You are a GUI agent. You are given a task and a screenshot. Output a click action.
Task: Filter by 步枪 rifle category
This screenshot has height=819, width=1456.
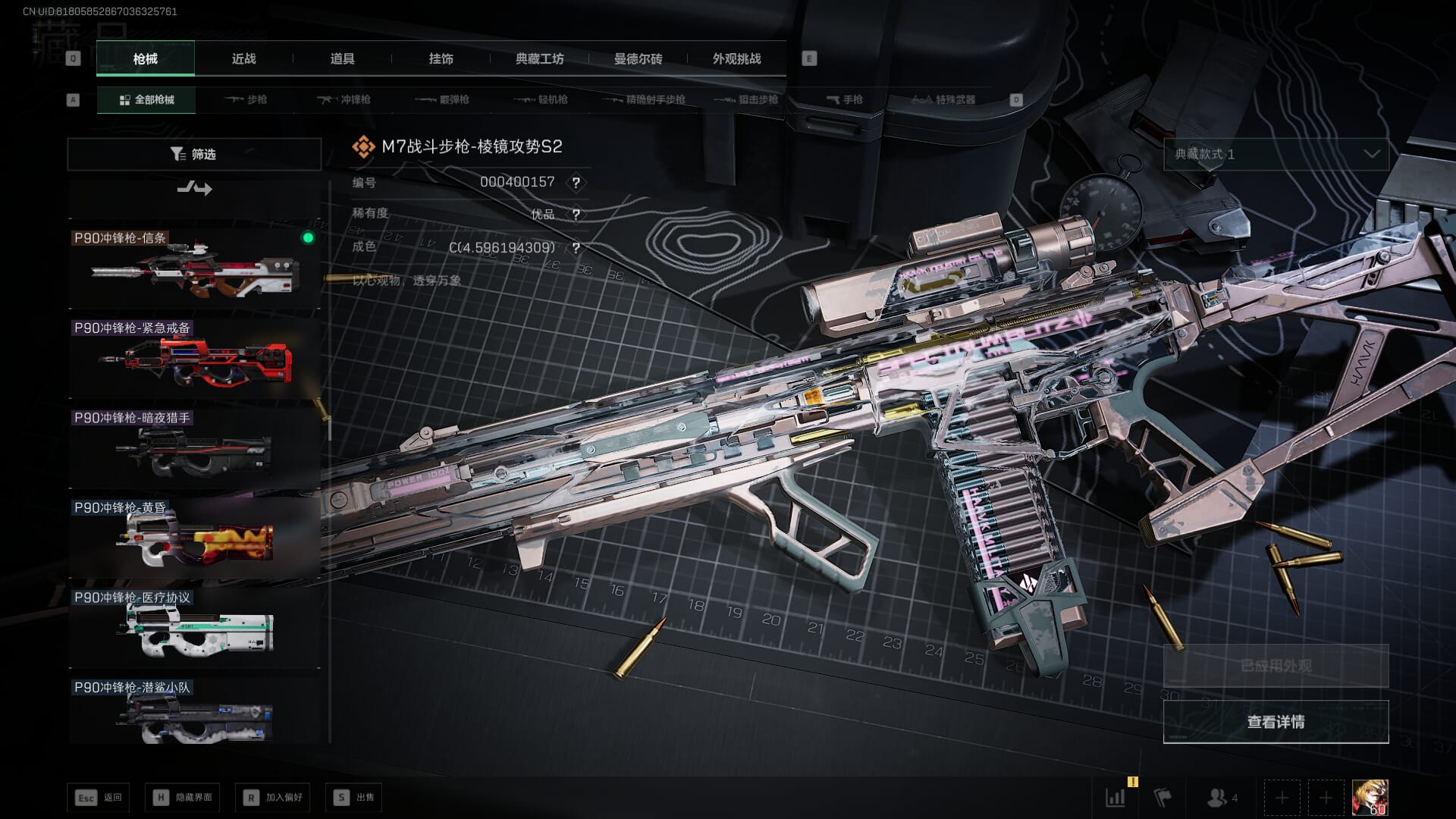coord(246,100)
